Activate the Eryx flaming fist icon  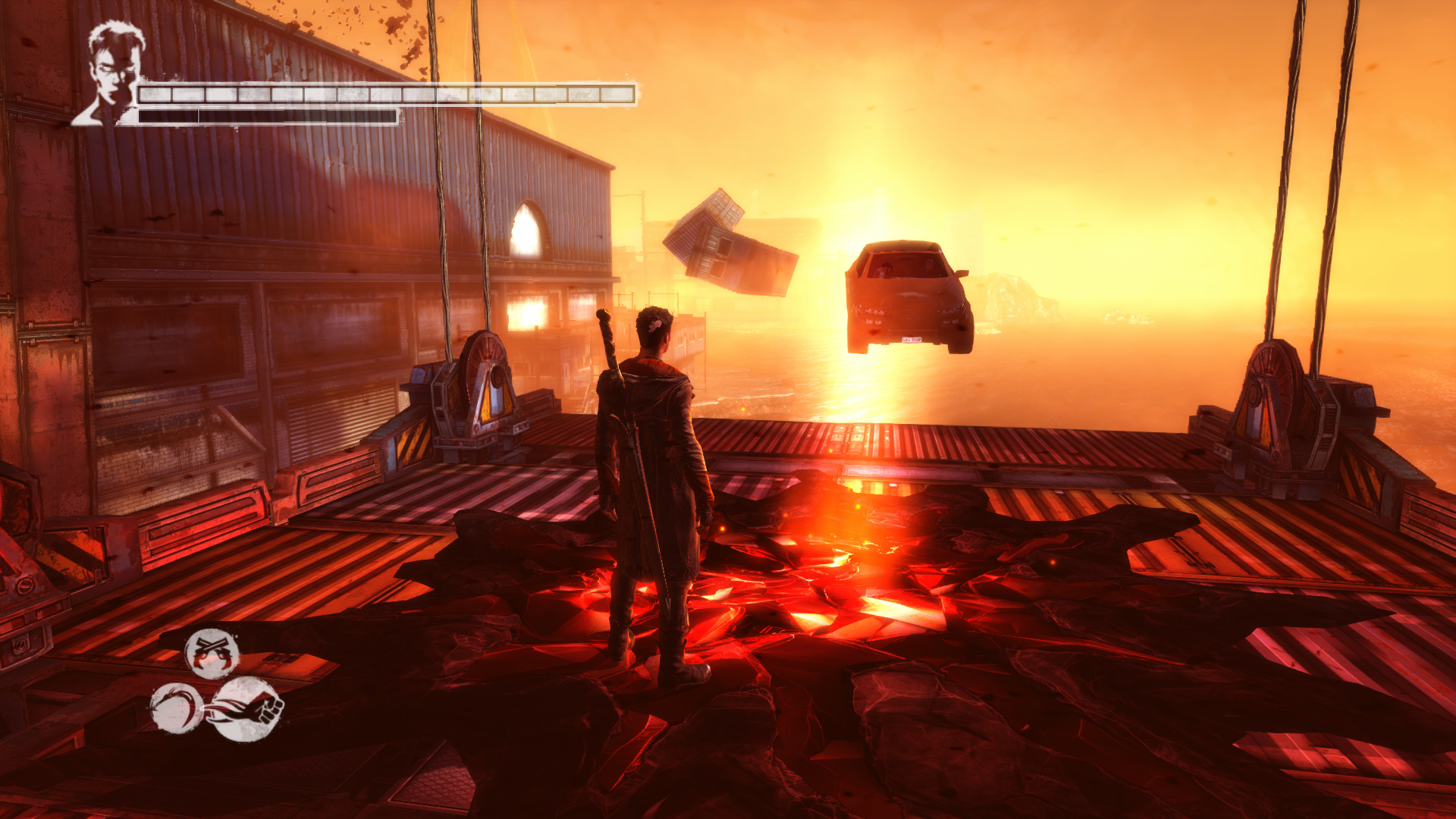click(x=246, y=709)
